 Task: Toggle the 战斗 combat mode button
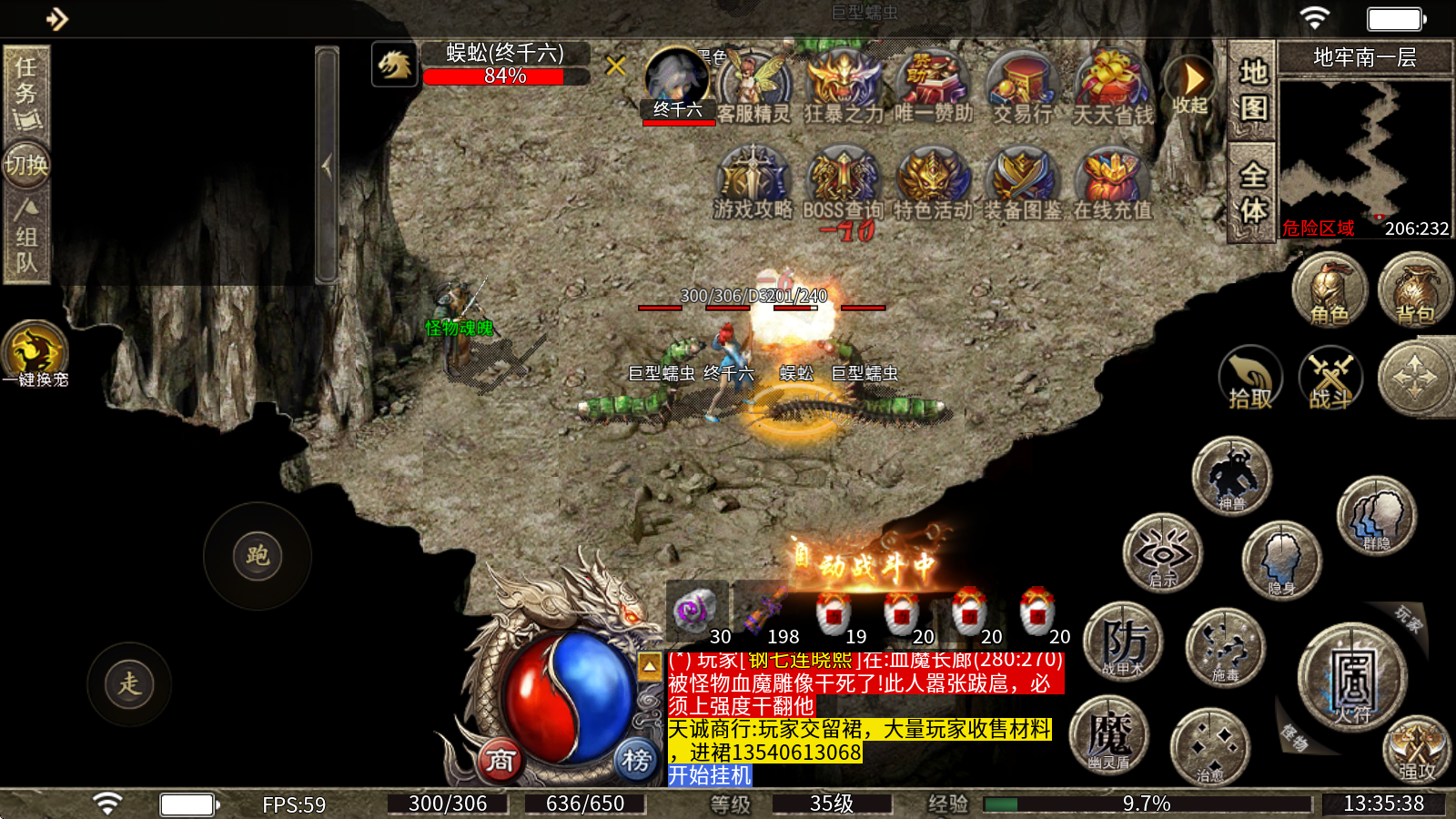(x=1330, y=379)
